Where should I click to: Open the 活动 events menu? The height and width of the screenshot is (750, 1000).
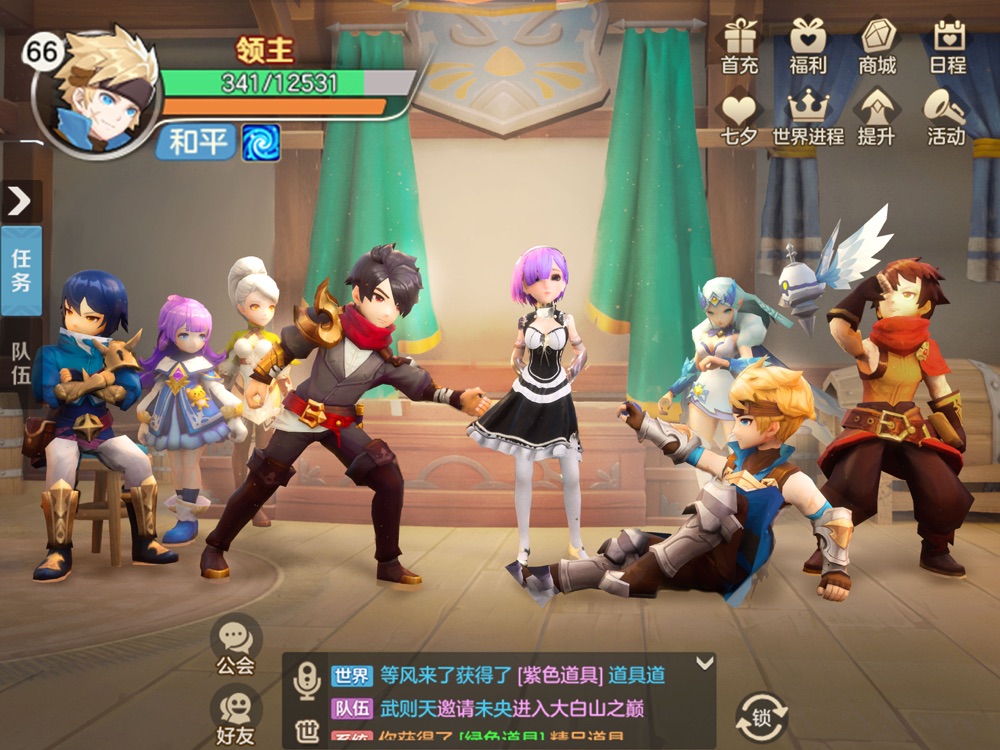click(x=946, y=116)
